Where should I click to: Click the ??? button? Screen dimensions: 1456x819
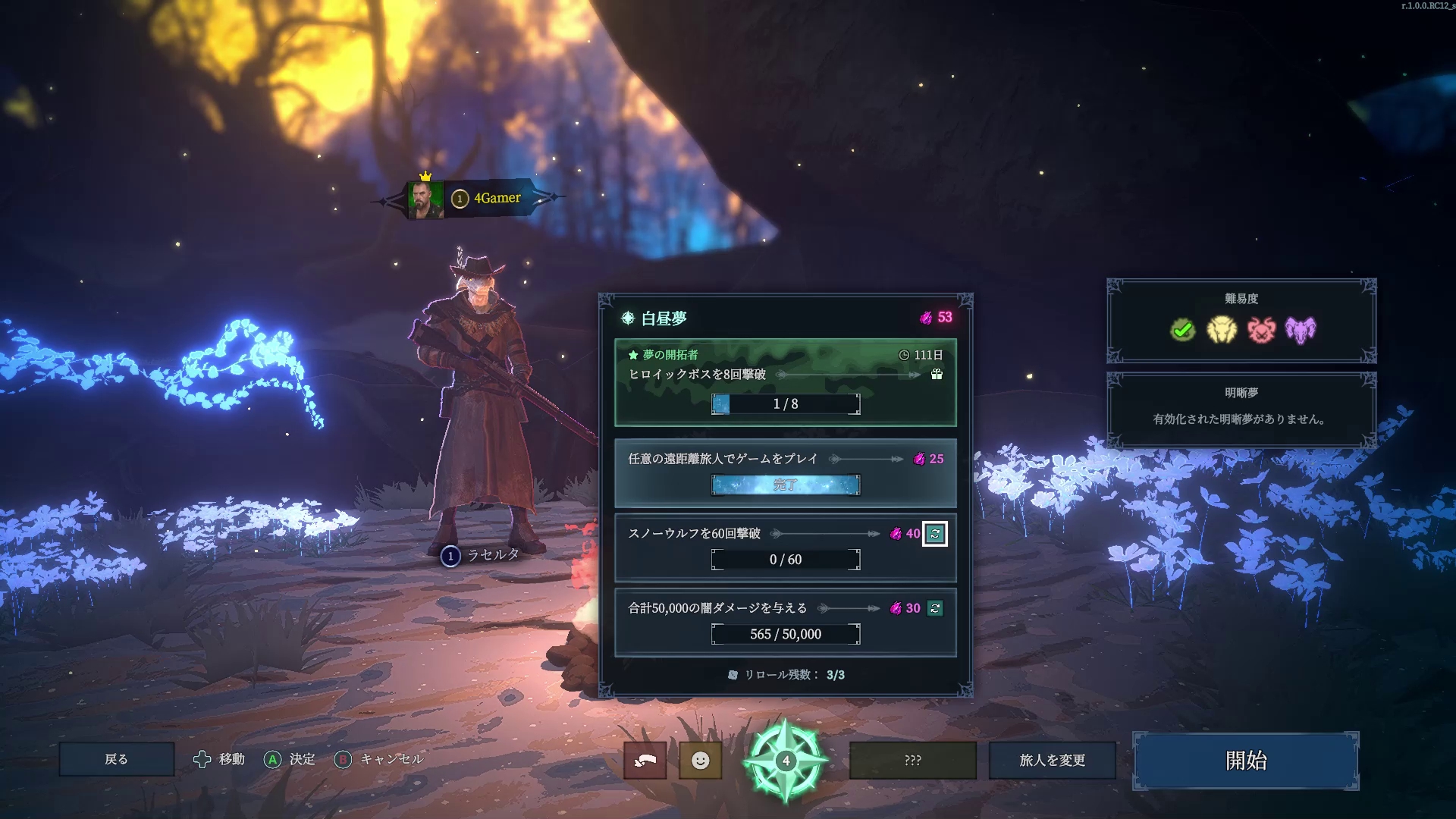(x=912, y=760)
